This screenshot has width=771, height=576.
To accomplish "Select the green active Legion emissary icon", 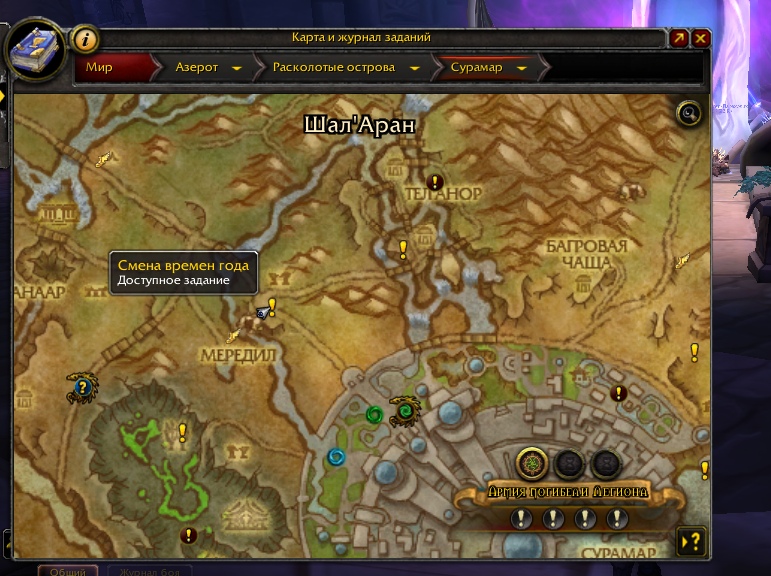I will click(530, 464).
